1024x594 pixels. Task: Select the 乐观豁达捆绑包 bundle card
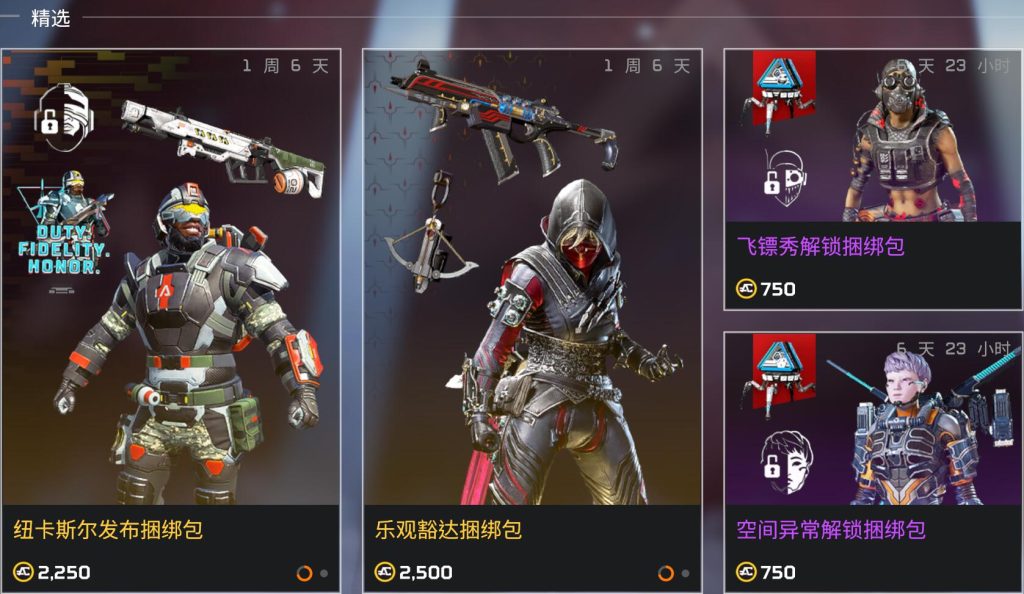[x=532, y=320]
